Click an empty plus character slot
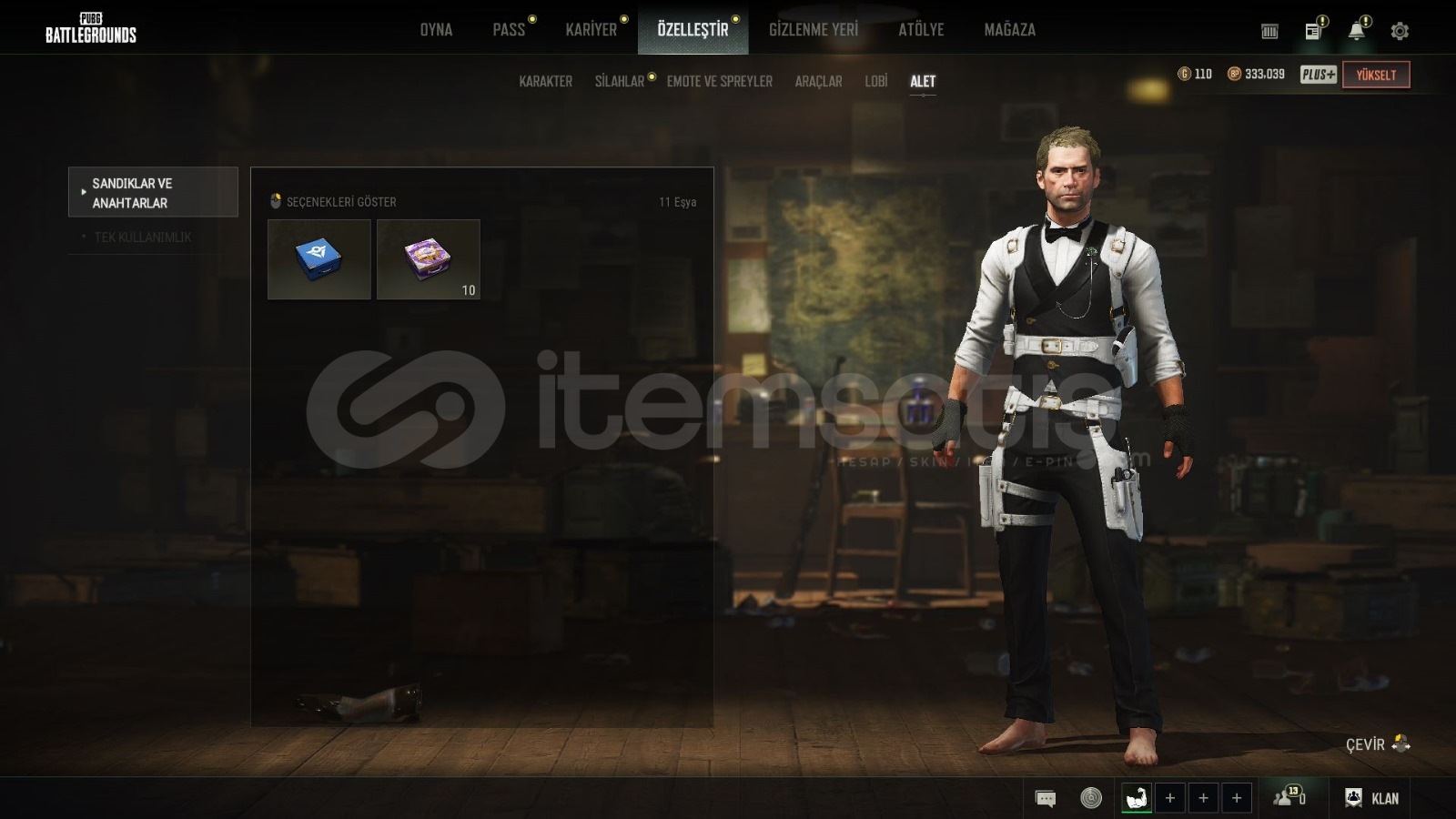Viewport: 1456px width, 819px height. pyautogui.click(x=1171, y=797)
